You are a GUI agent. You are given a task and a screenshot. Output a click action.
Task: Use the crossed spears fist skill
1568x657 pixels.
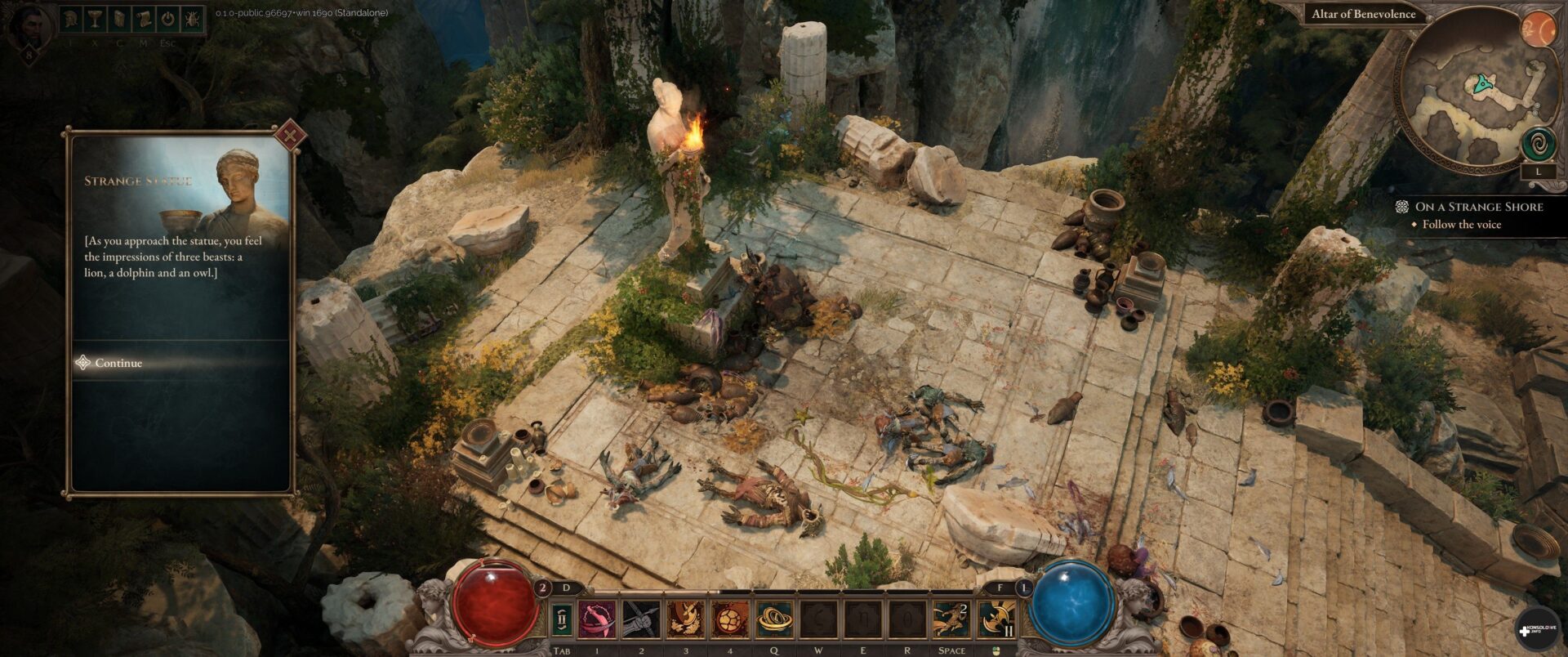click(641, 619)
